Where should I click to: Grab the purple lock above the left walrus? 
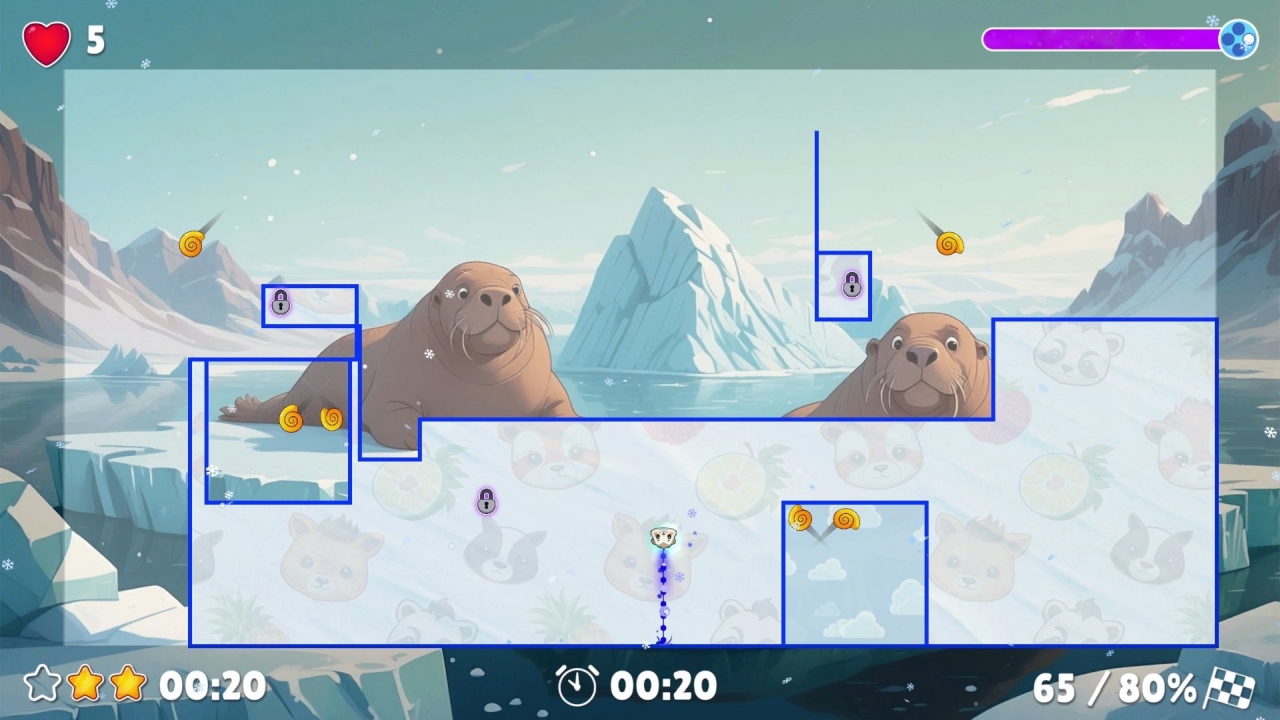coord(280,302)
